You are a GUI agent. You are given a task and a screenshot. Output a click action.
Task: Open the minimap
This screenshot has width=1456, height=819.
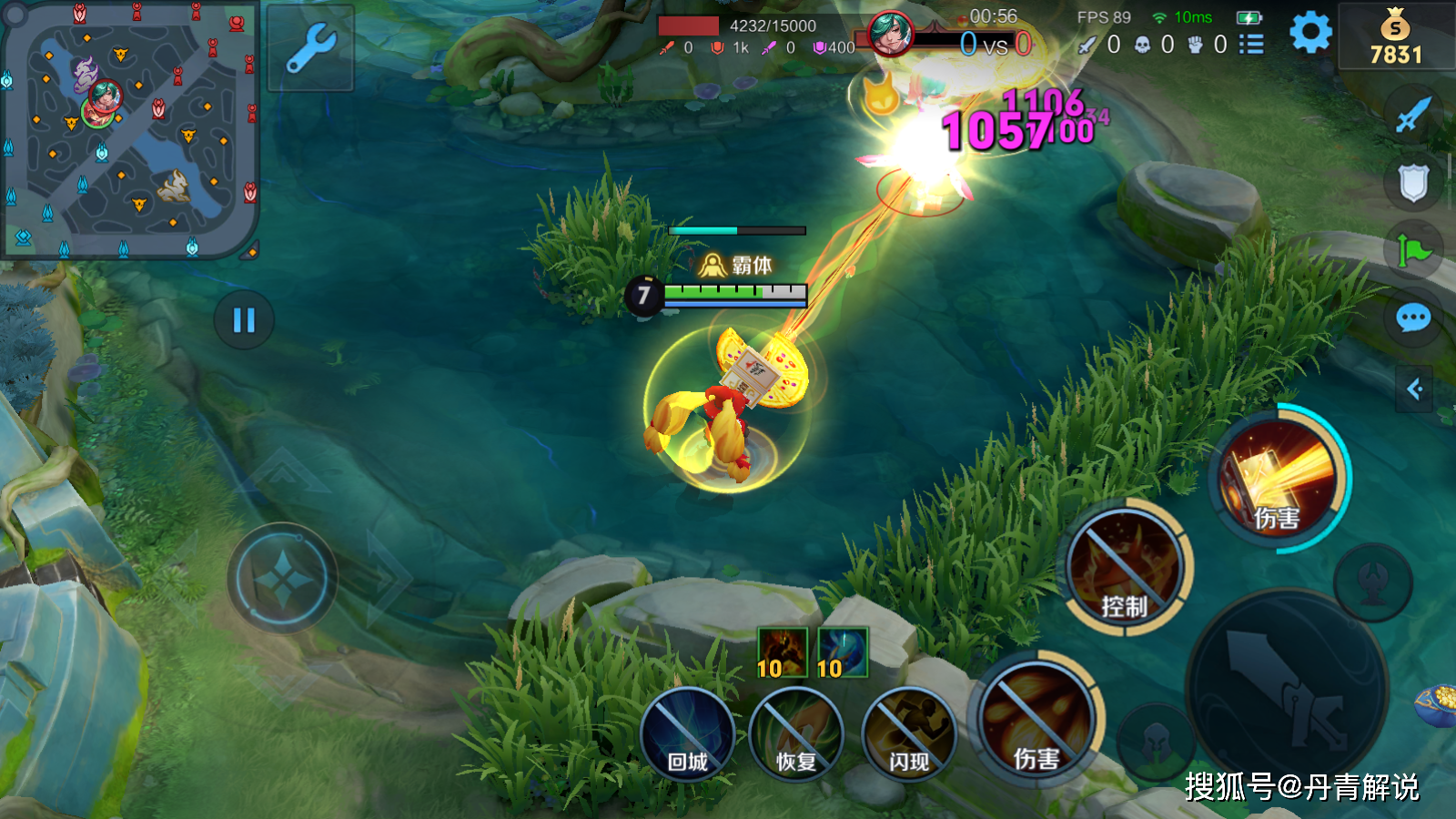pyautogui.click(x=129, y=129)
